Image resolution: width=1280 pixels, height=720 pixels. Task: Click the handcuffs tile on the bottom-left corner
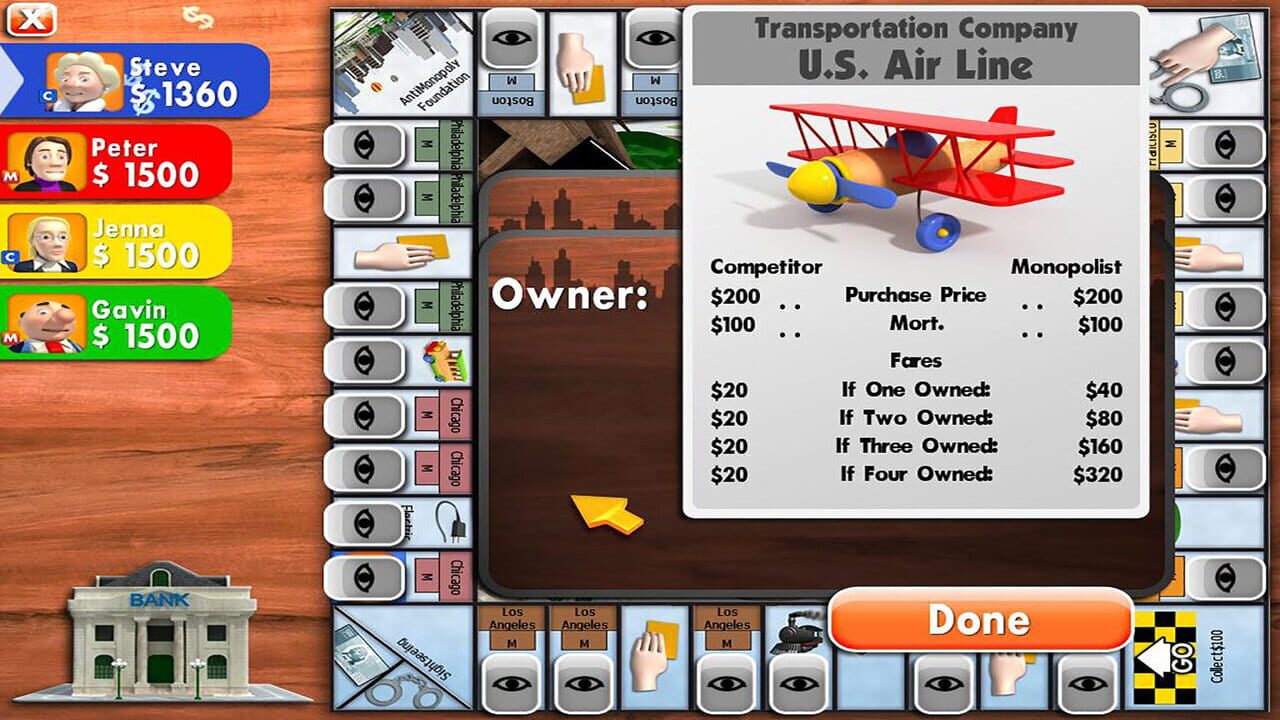click(400, 688)
